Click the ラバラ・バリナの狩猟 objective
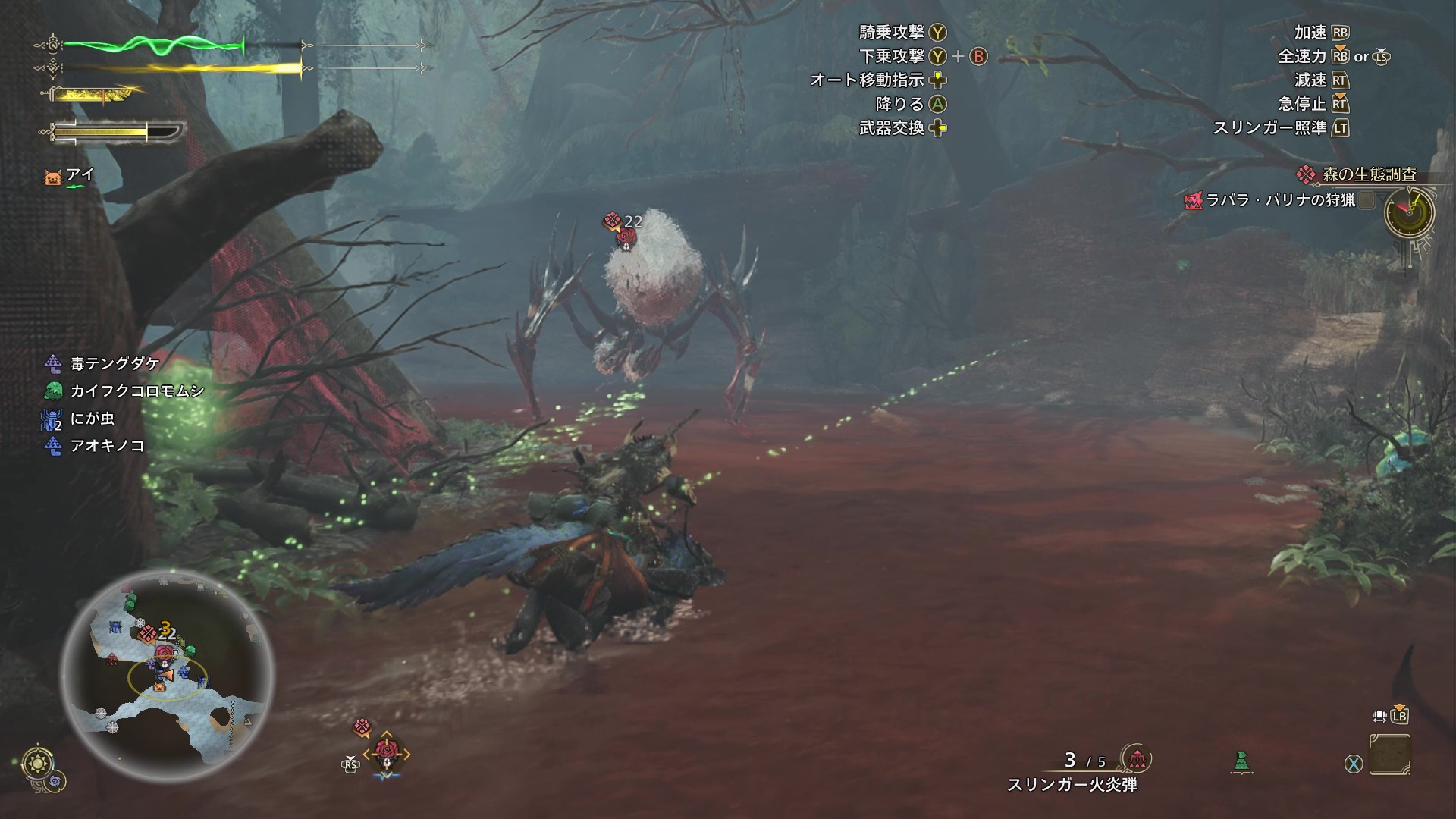1456x819 pixels. click(x=1280, y=200)
